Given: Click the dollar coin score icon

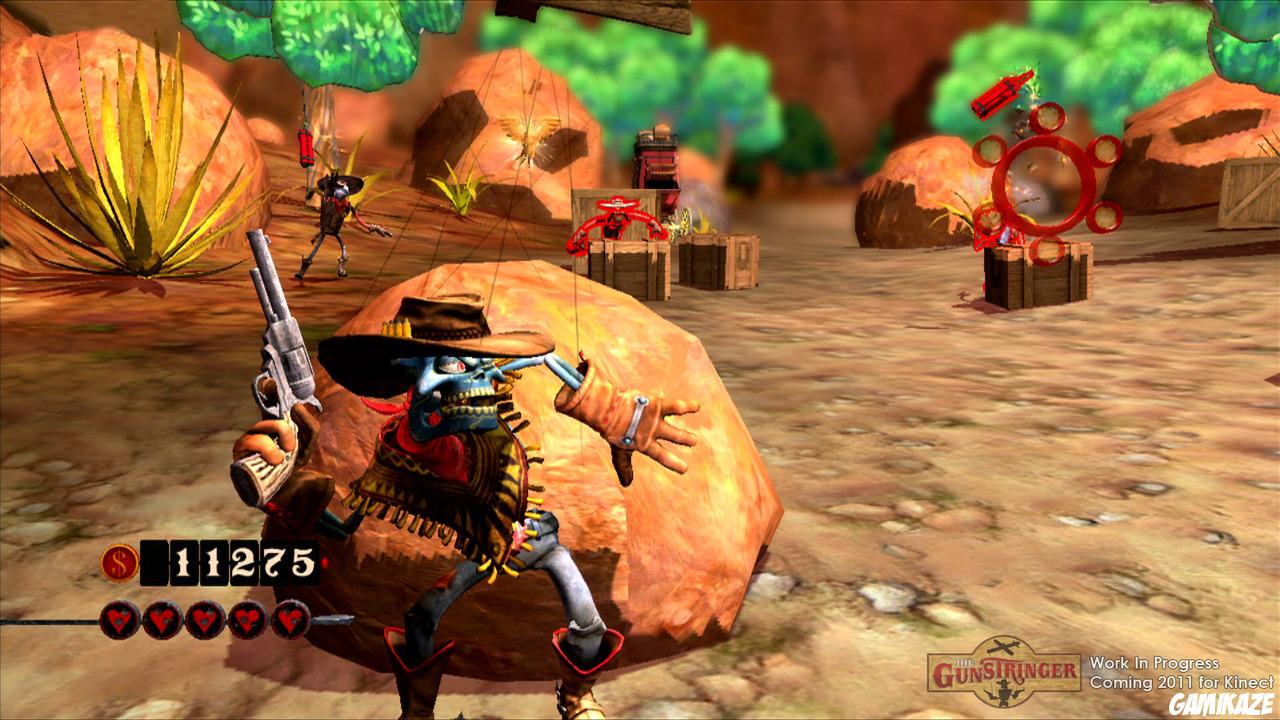Looking at the screenshot, I should coord(117,564).
